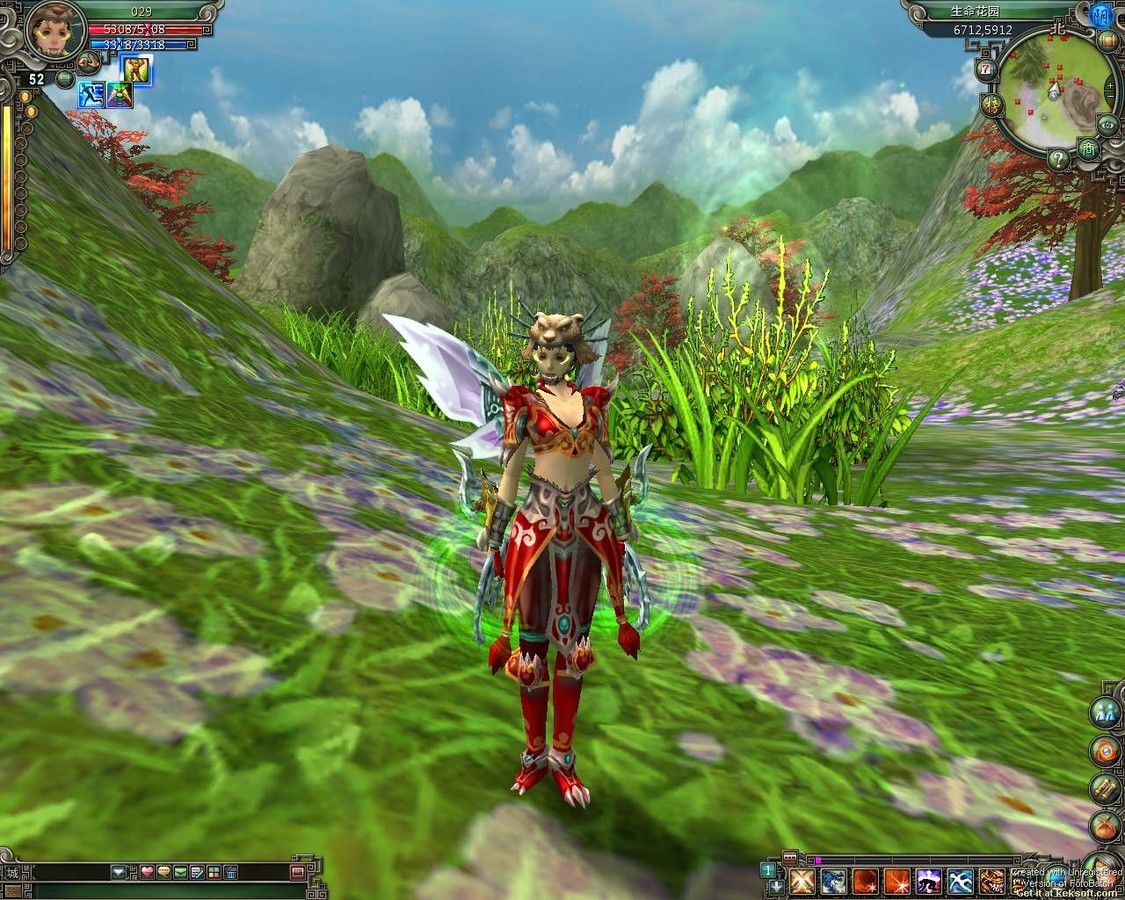Switch hotbar page with down arrow

[776, 887]
